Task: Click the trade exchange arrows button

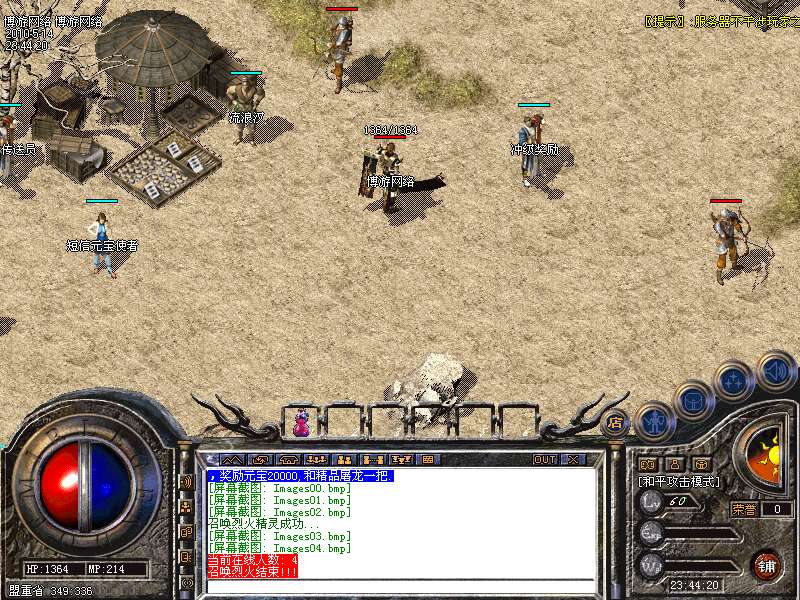Action: (260, 459)
